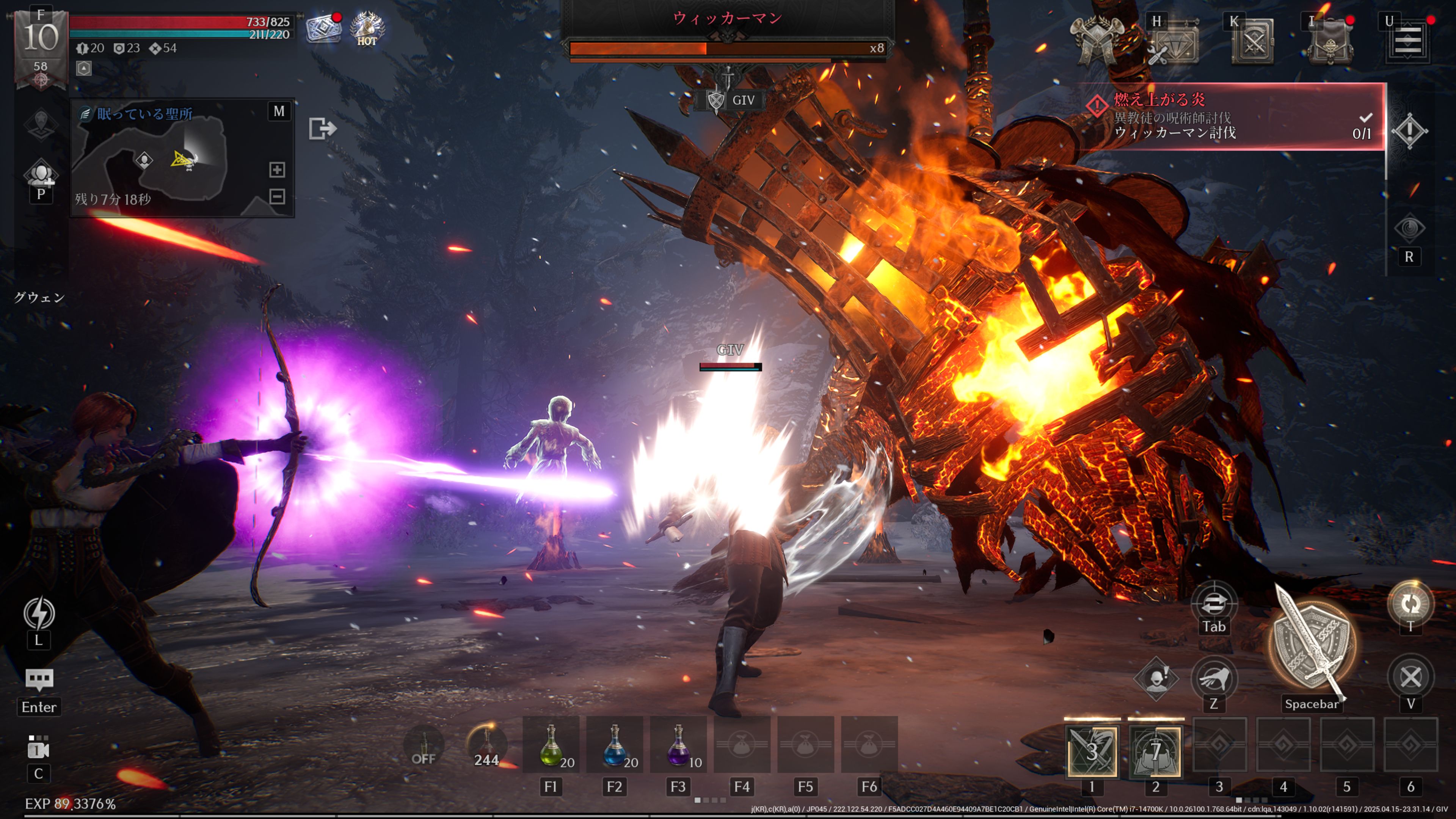Expand the map with the M button

(279, 111)
